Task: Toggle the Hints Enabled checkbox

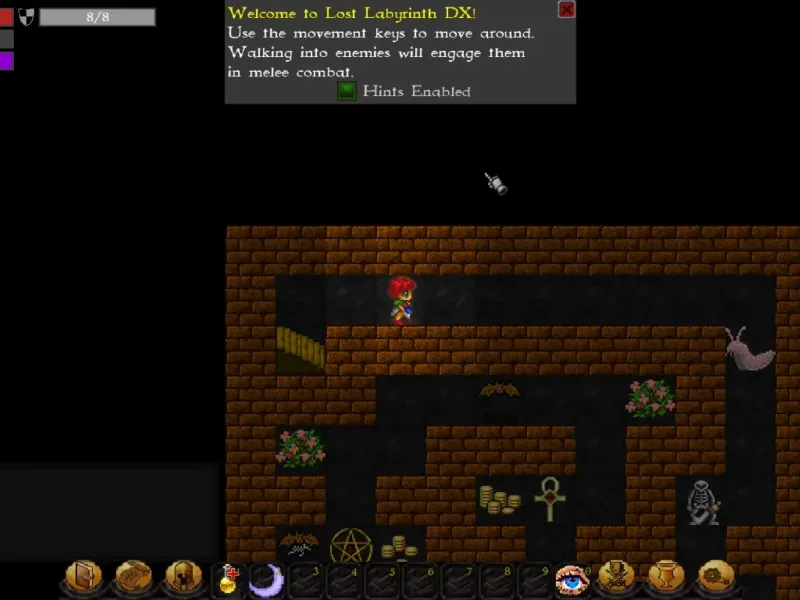Action: (x=346, y=91)
